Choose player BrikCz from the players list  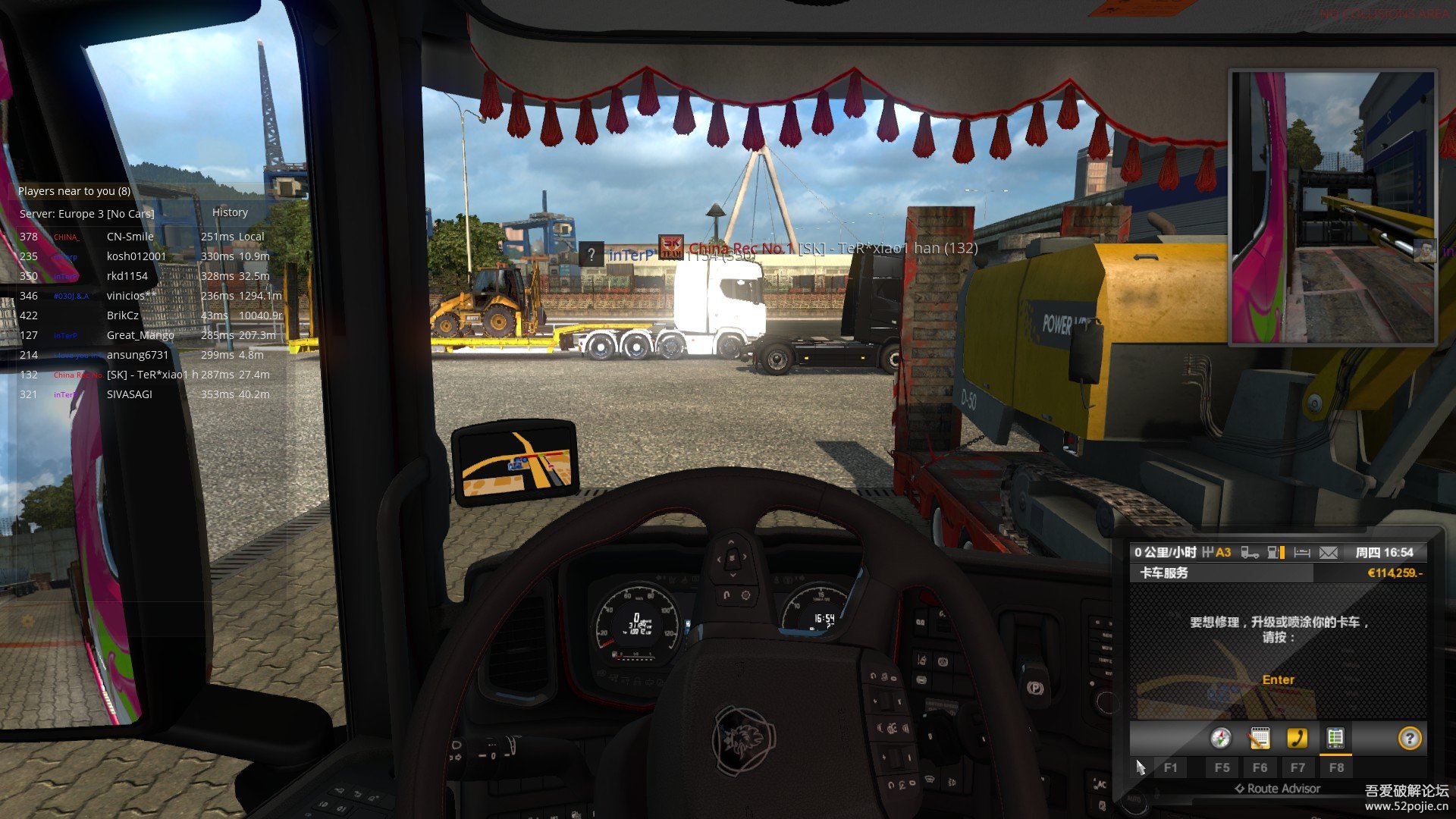(123, 315)
